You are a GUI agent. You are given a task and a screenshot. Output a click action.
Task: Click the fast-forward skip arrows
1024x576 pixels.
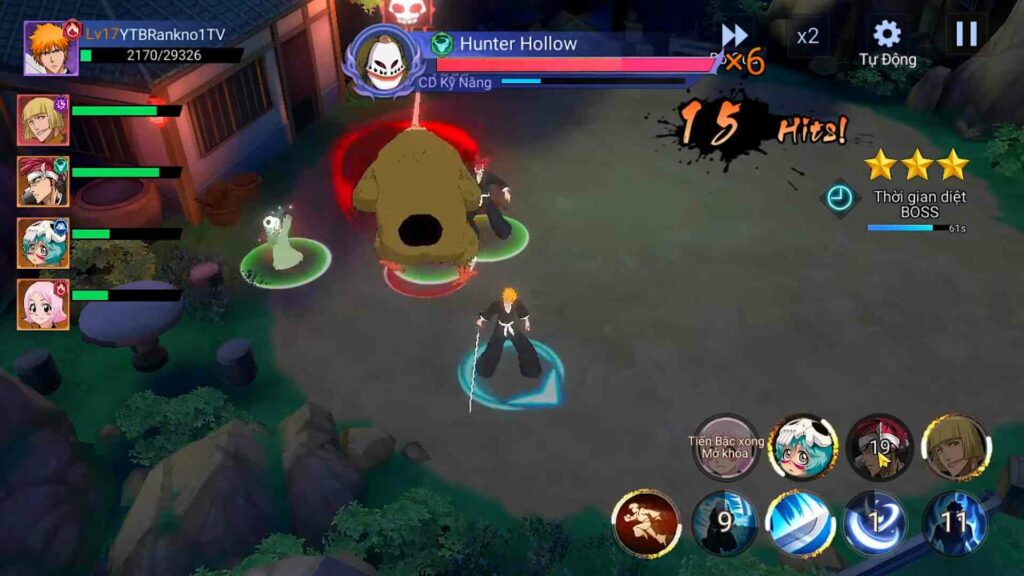tap(735, 35)
